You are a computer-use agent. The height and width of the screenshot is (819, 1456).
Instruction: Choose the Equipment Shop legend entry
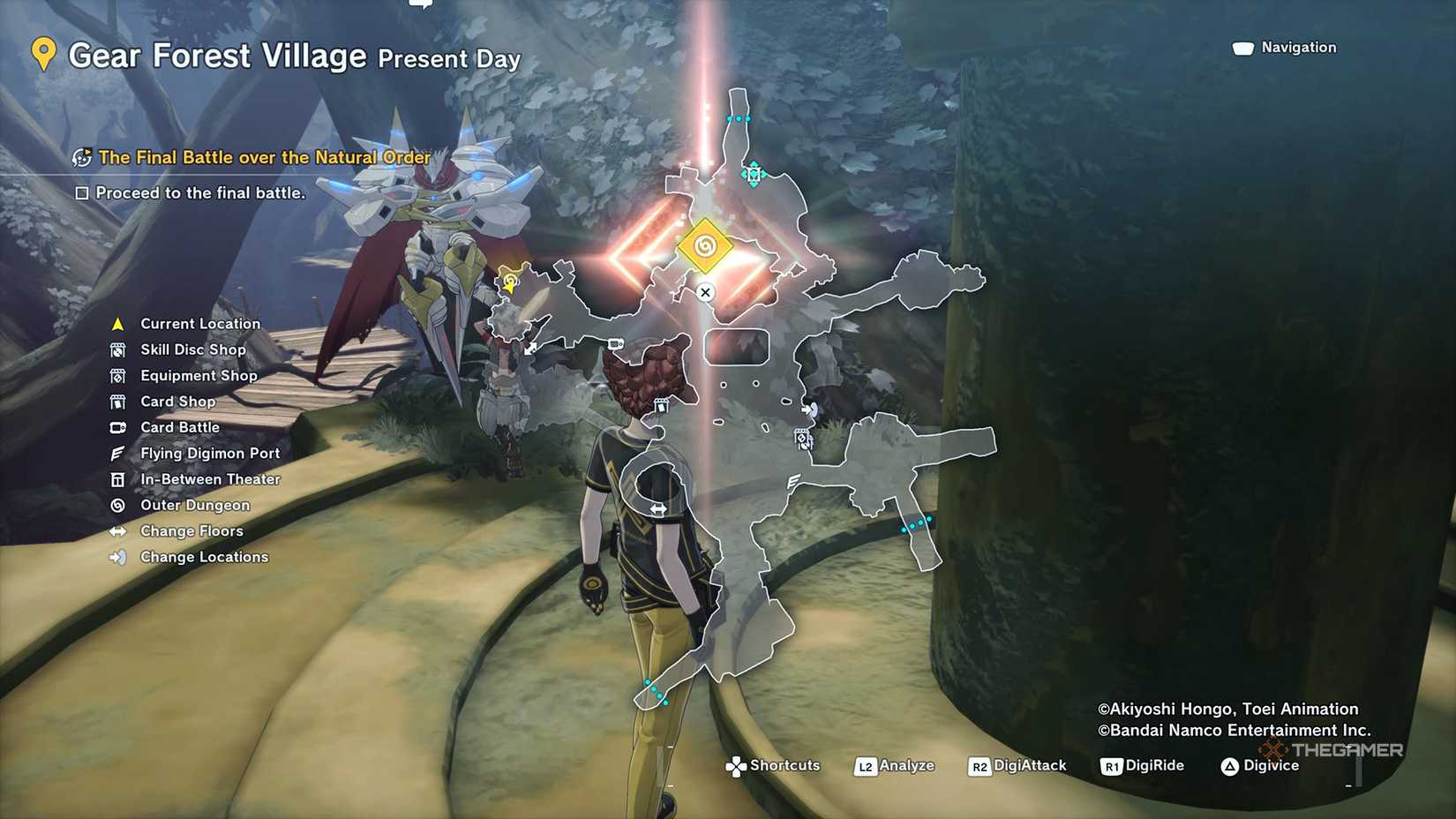(199, 376)
